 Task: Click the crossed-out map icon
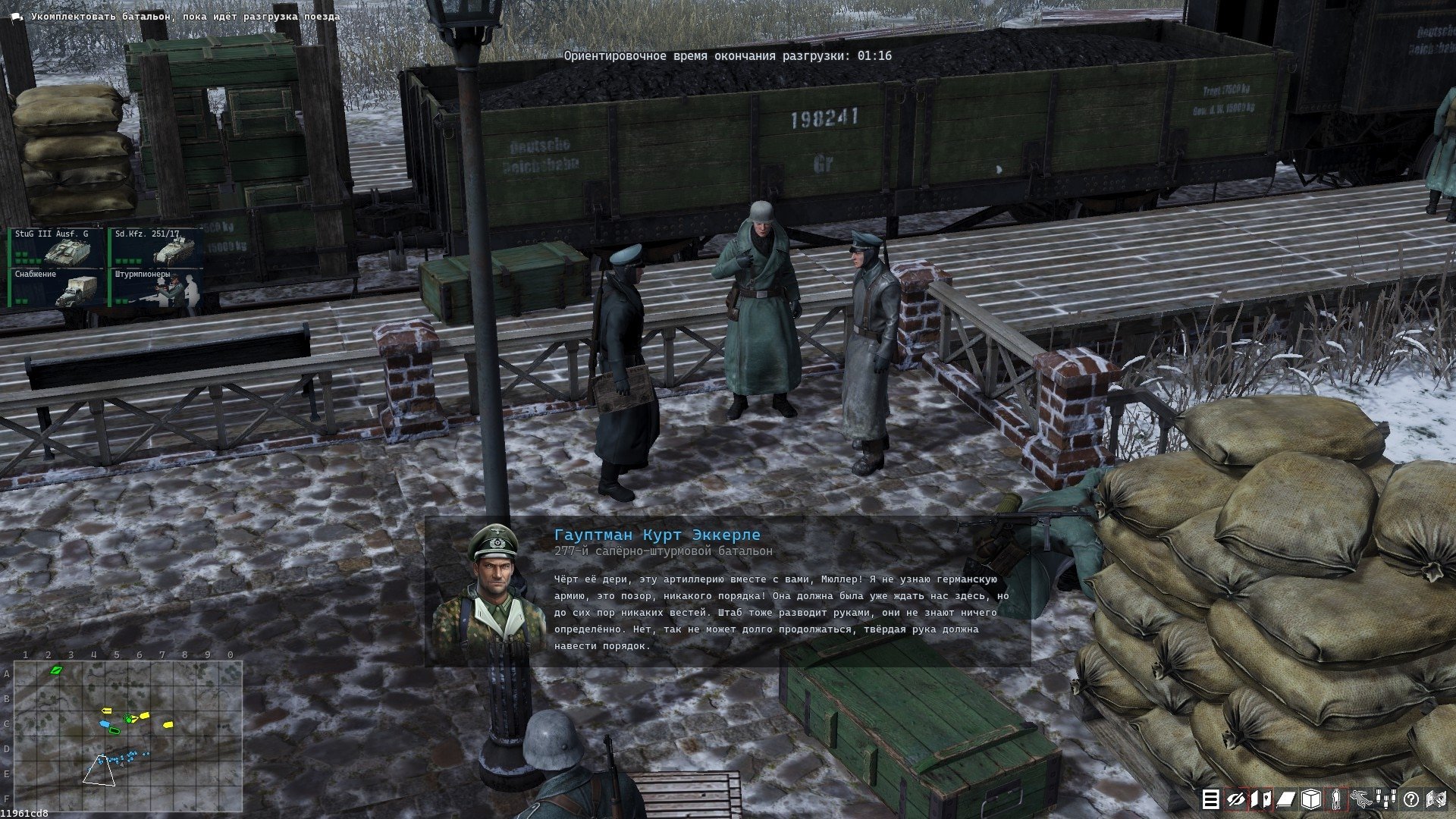(x=1436, y=799)
